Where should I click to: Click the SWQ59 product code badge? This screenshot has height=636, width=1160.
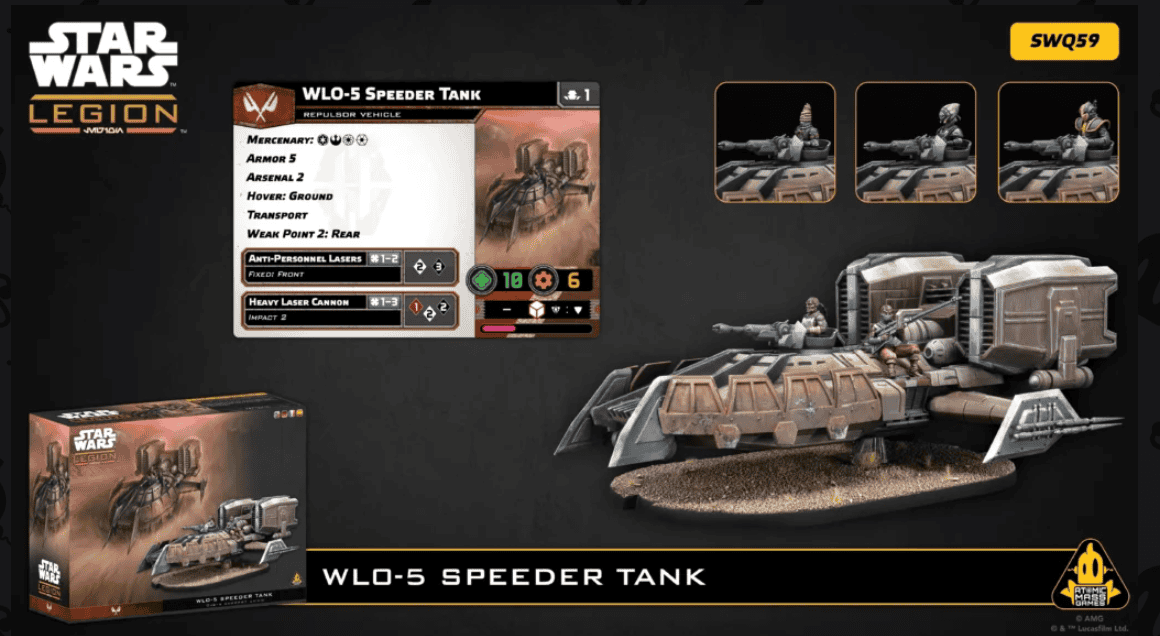(1064, 41)
